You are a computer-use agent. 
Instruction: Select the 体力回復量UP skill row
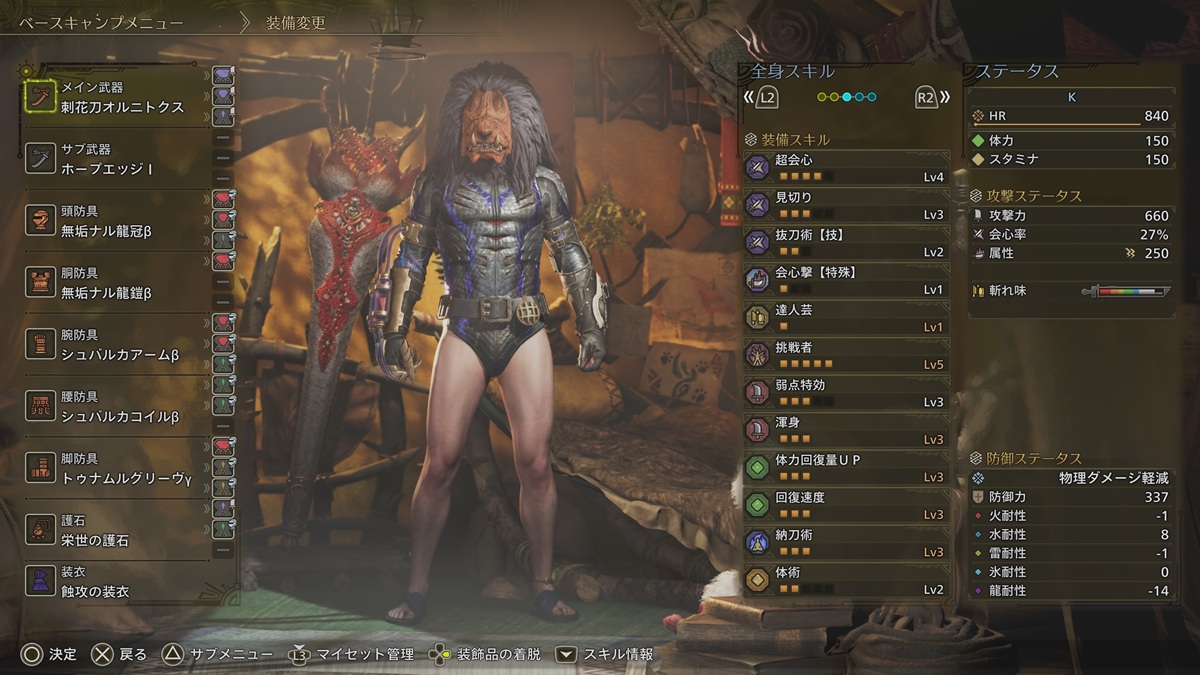(x=845, y=466)
